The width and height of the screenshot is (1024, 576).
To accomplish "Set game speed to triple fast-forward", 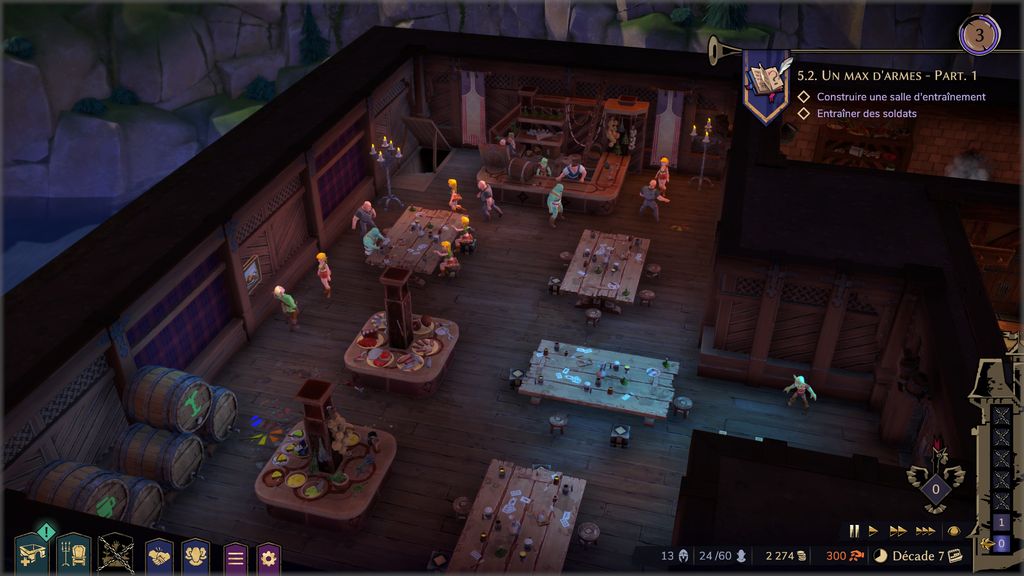I will 925,531.
